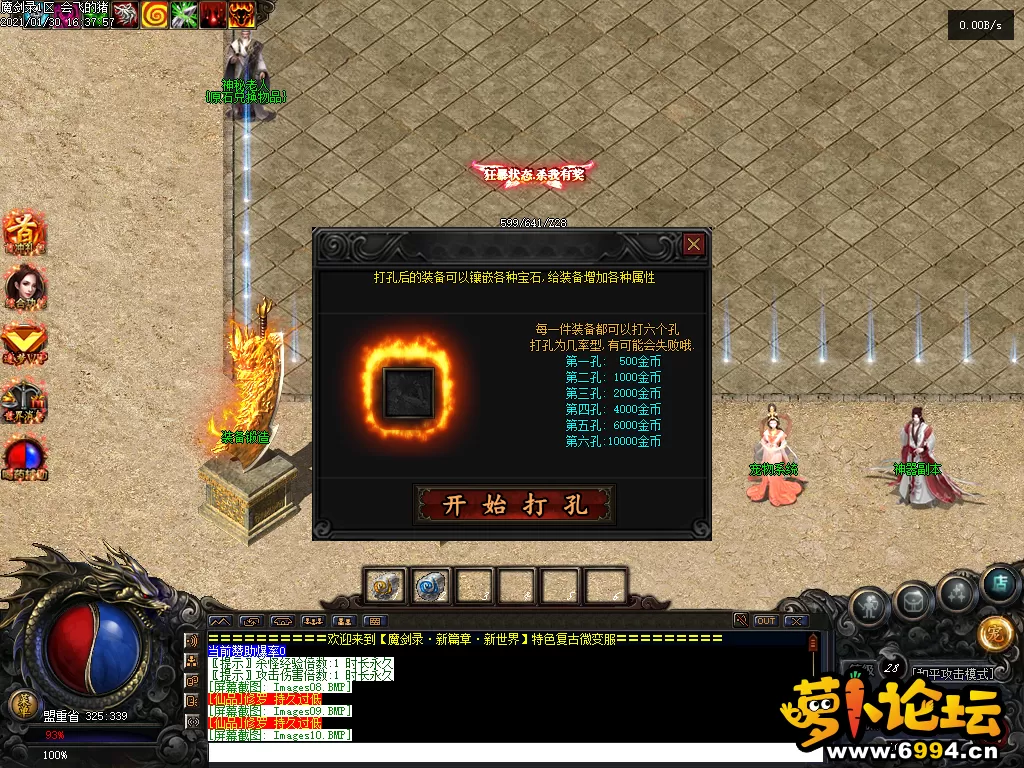1024x768 pixels.
Task: Close the socket punching dialog
Action: coord(694,245)
